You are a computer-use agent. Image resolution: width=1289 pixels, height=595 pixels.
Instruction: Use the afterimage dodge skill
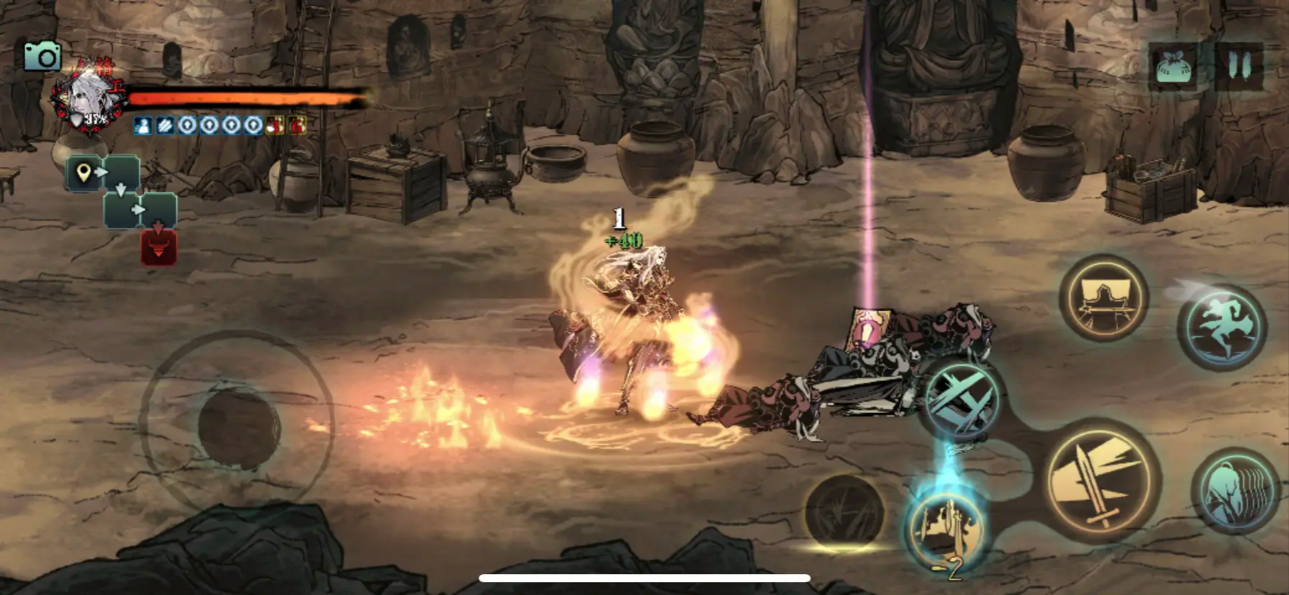pos(1235,490)
